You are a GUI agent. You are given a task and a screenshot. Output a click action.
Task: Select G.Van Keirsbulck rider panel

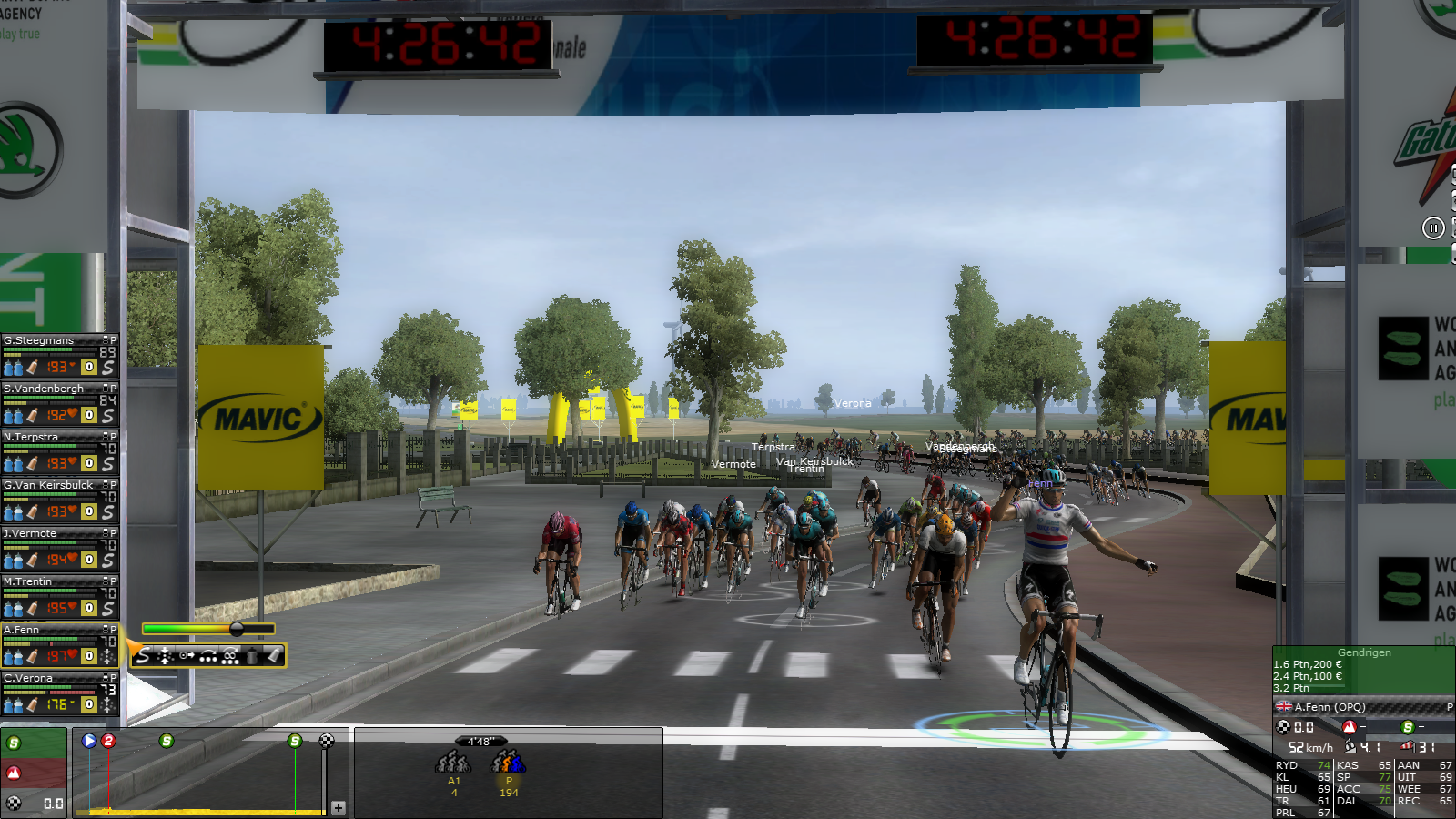coord(48,486)
